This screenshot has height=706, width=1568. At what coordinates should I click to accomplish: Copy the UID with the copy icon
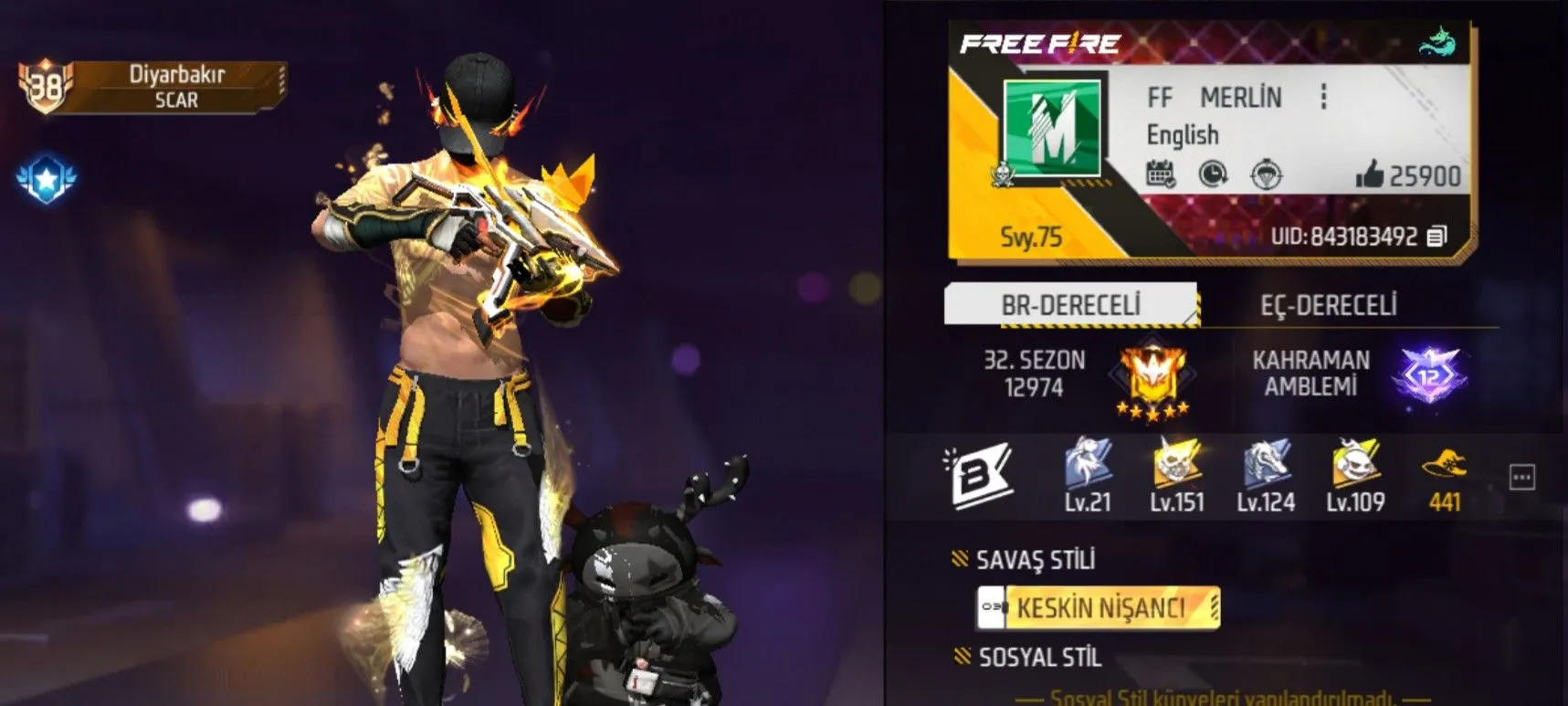coord(1436,237)
